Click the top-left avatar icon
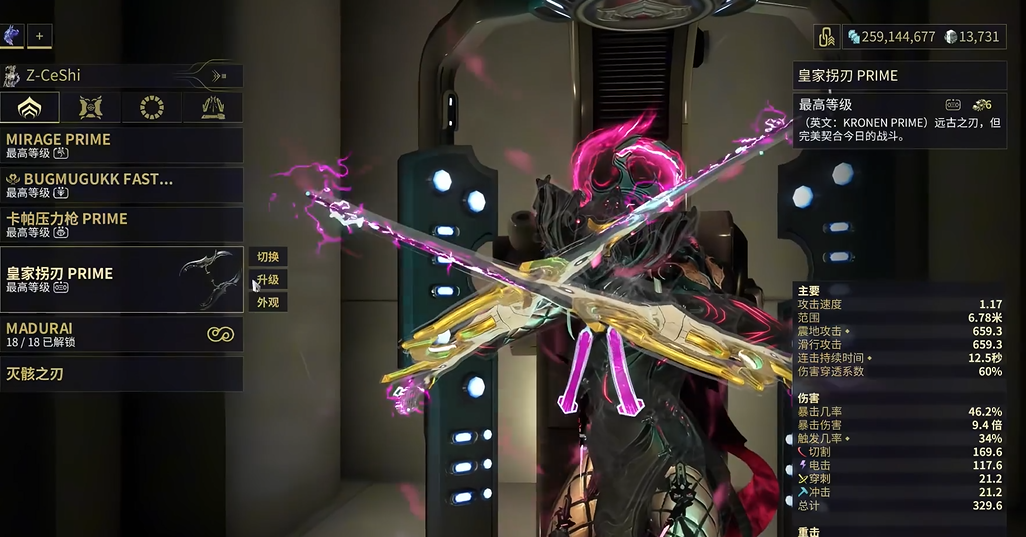The width and height of the screenshot is (1026, 537). tap(13, 36)
